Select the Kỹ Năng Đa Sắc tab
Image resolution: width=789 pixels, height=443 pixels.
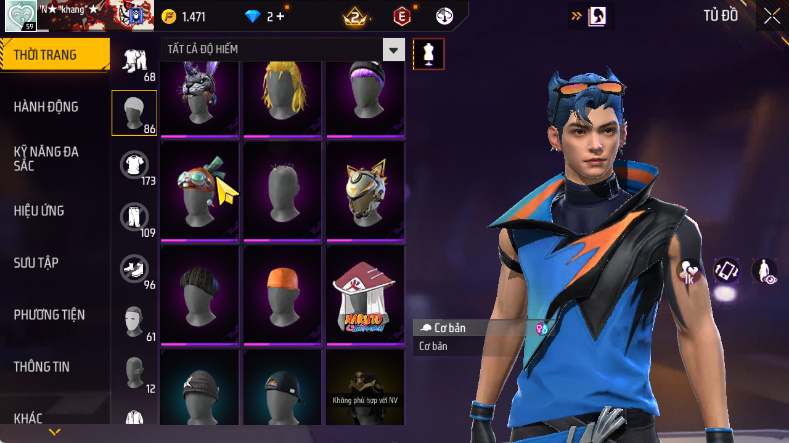[x=47, y=158]
